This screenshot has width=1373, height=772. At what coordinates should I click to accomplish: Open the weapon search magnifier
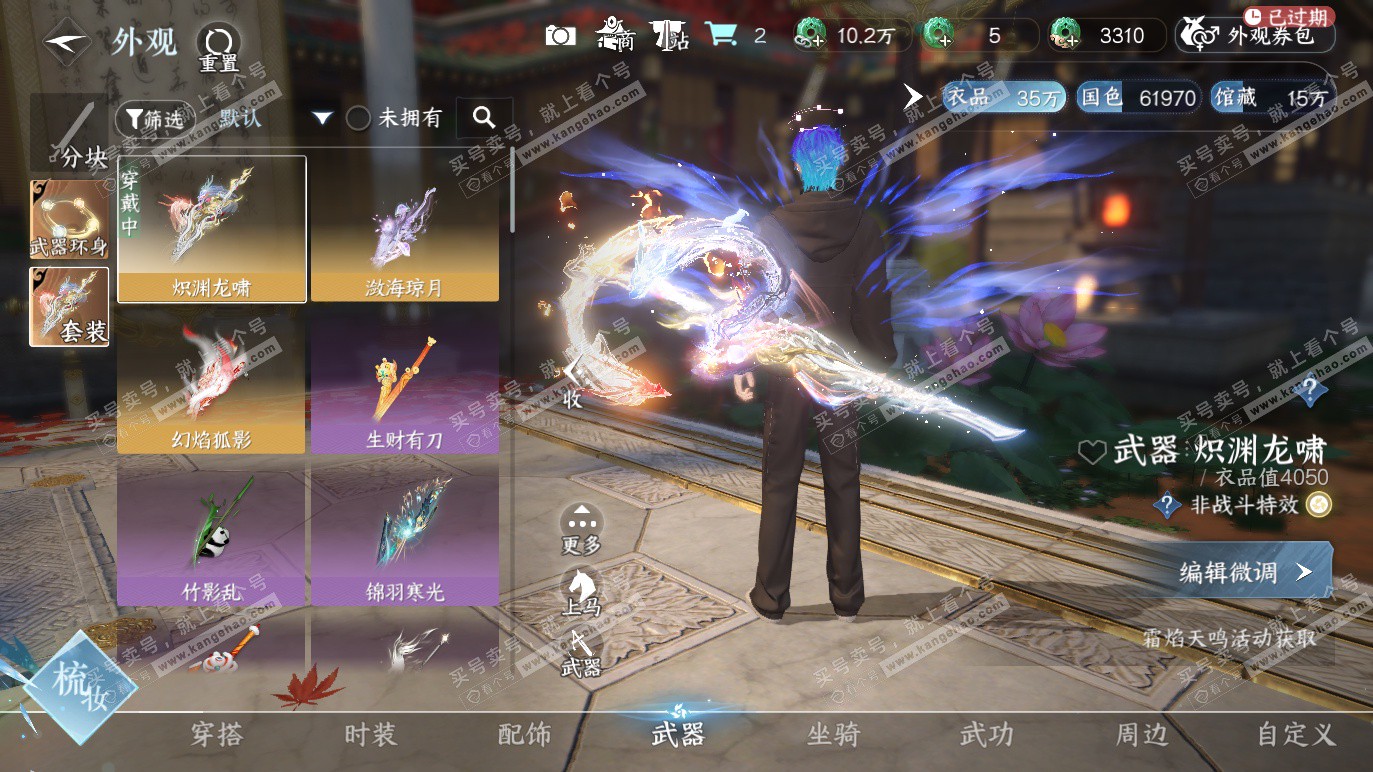point(484,118)
